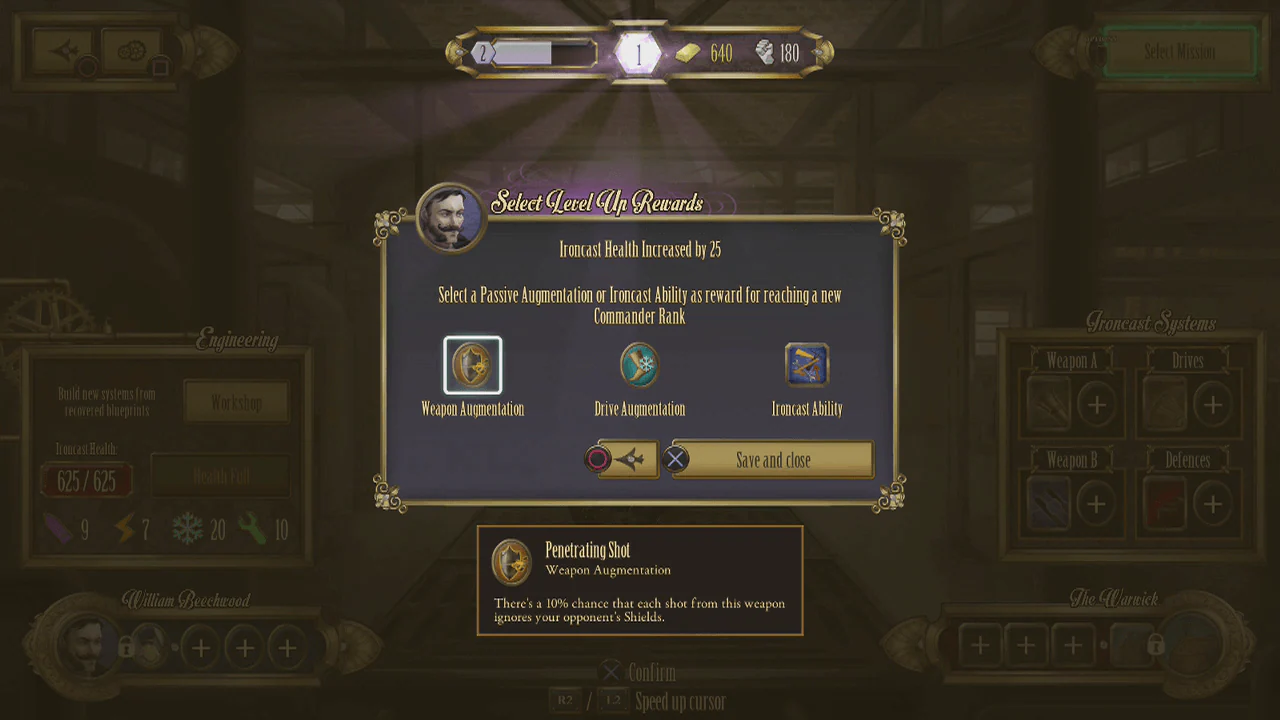Click the equipped Weapon B icon
Viewport: 1280px width, 720px height.
1047,503
